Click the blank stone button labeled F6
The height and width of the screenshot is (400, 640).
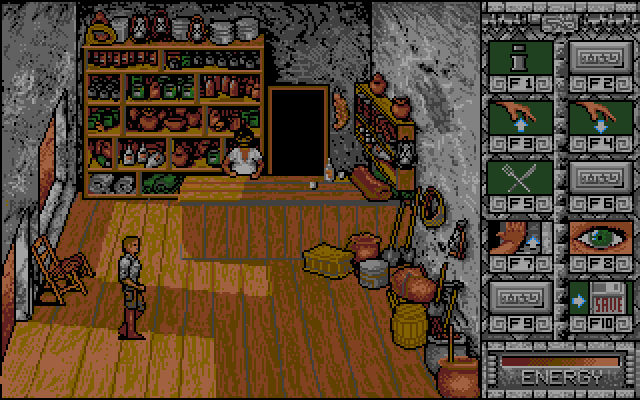point(600,180)
